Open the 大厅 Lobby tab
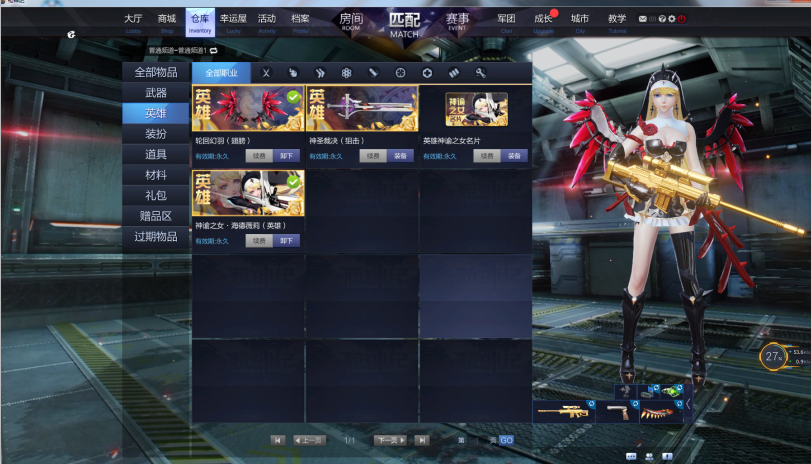 click(133, 20)
